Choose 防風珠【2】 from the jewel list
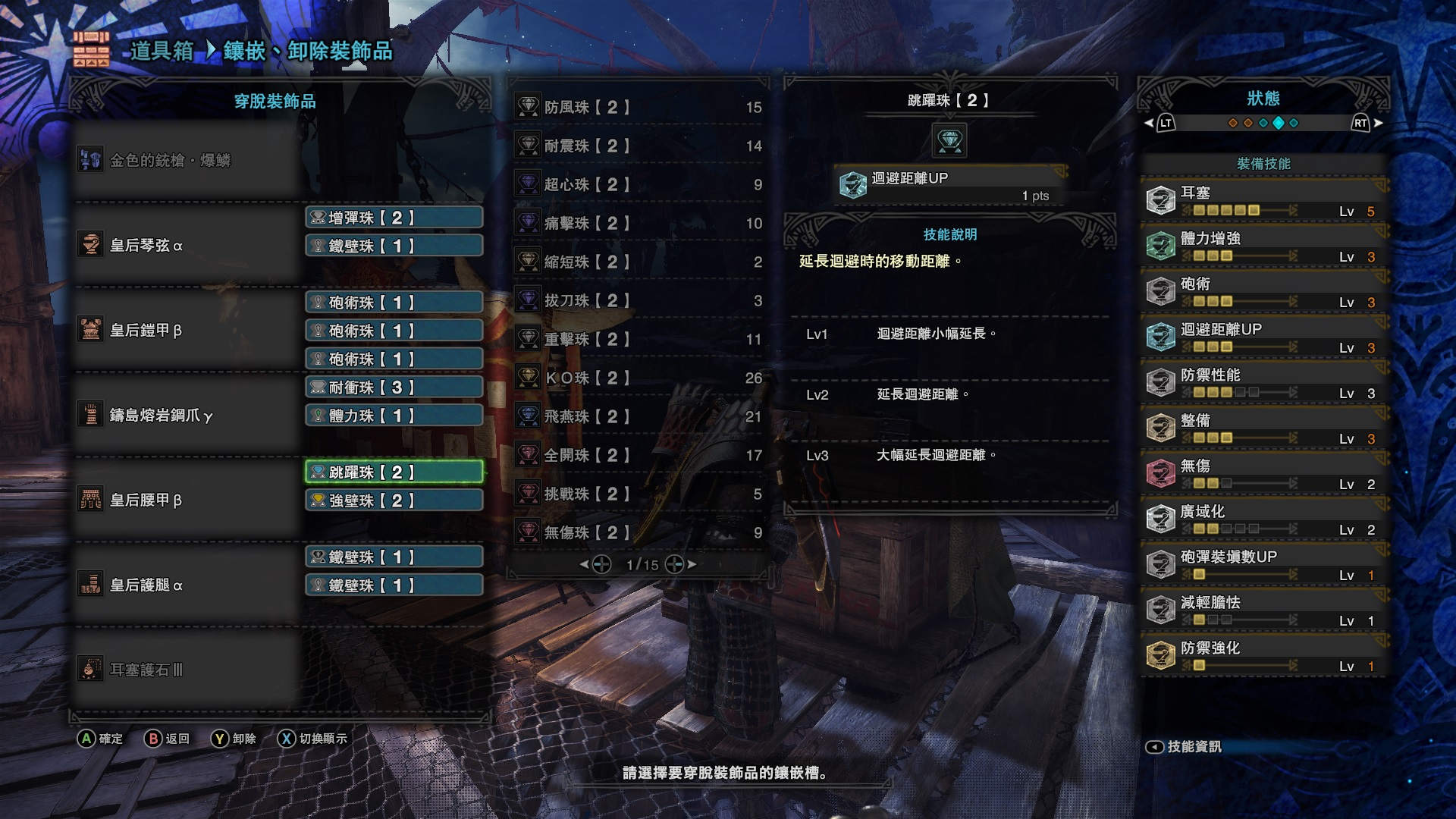 tap(639, 108)
